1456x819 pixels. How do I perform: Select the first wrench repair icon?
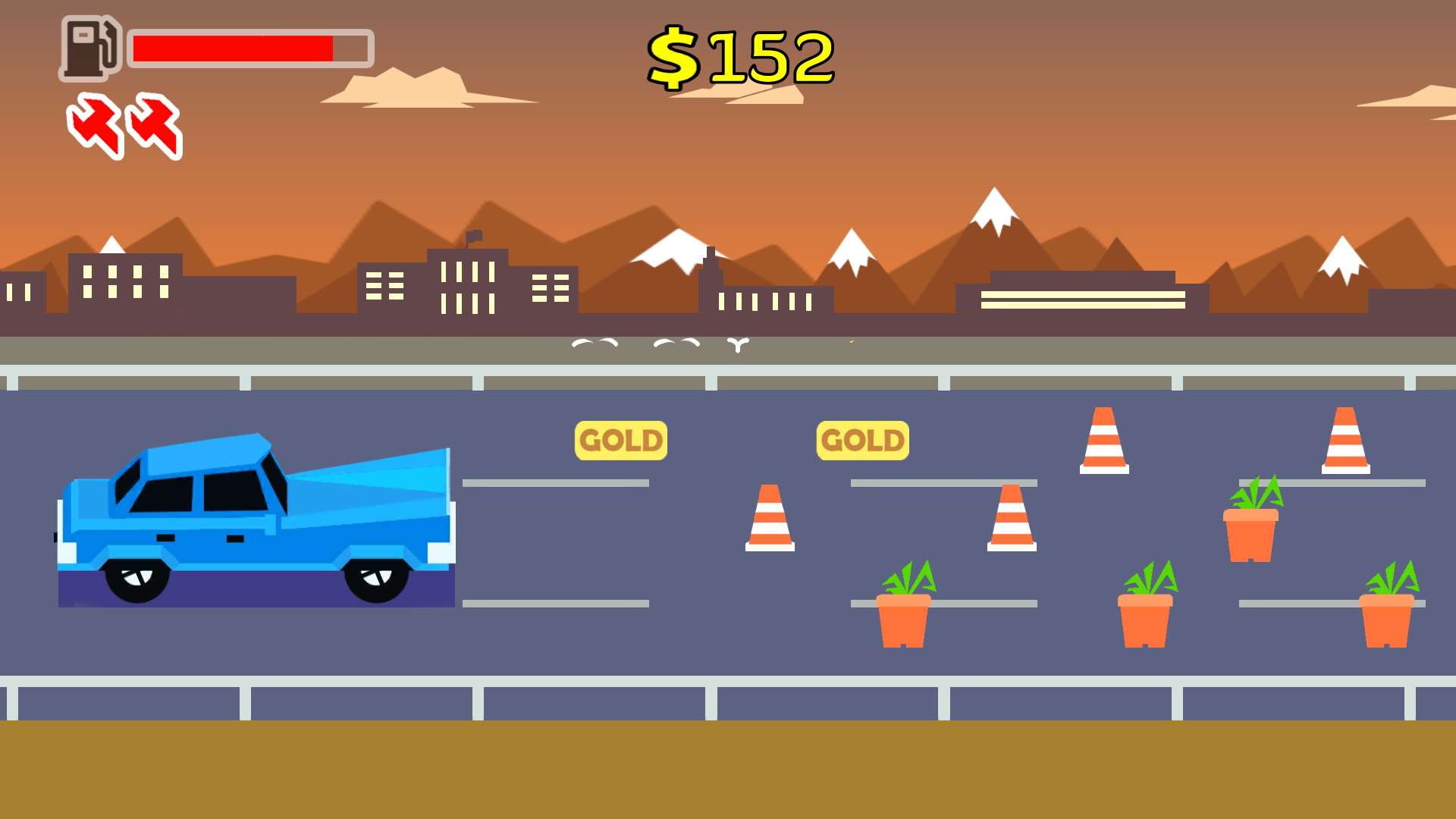(x=93, y=127)
